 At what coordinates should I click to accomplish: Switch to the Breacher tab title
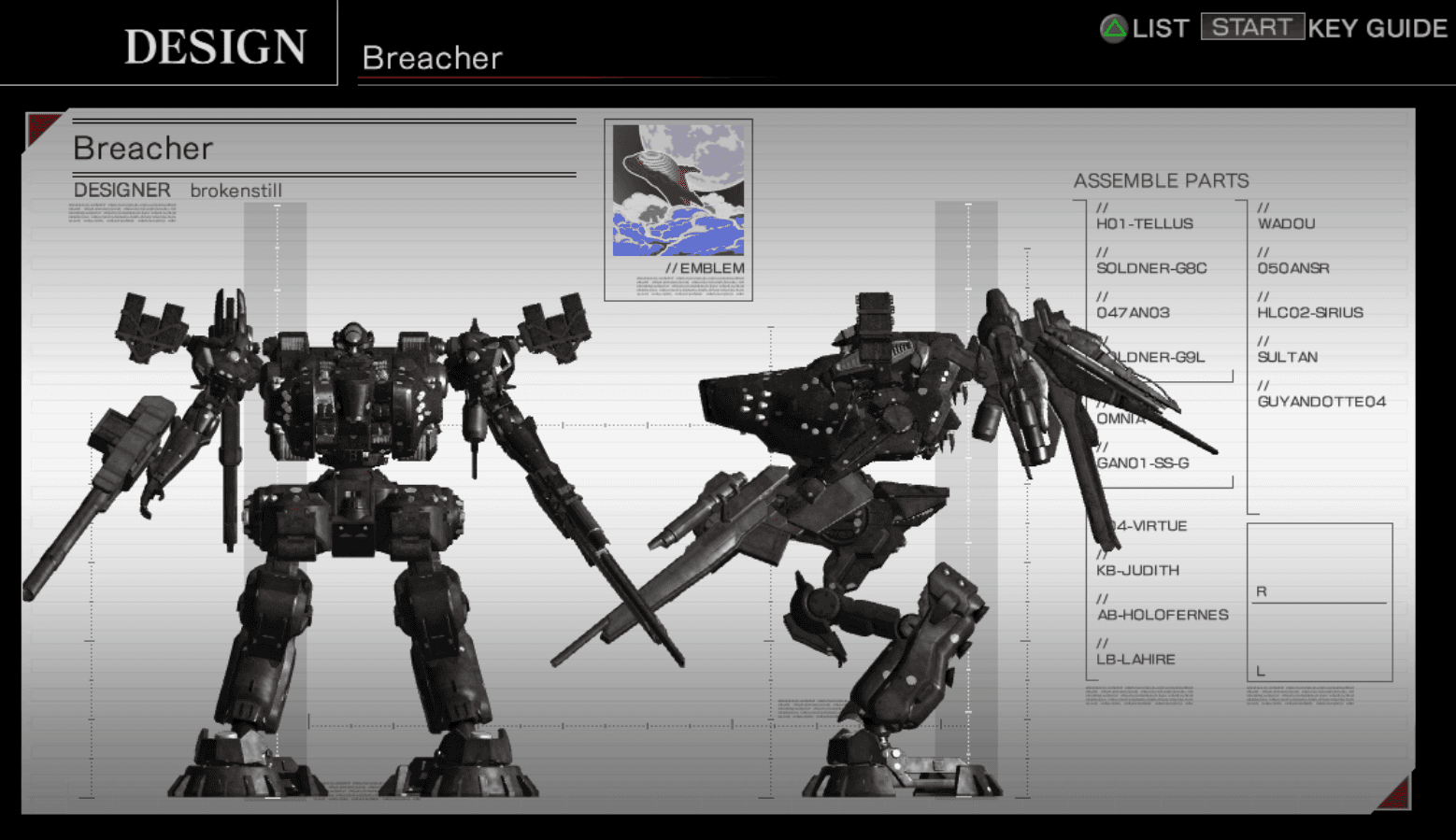point(432,58)
